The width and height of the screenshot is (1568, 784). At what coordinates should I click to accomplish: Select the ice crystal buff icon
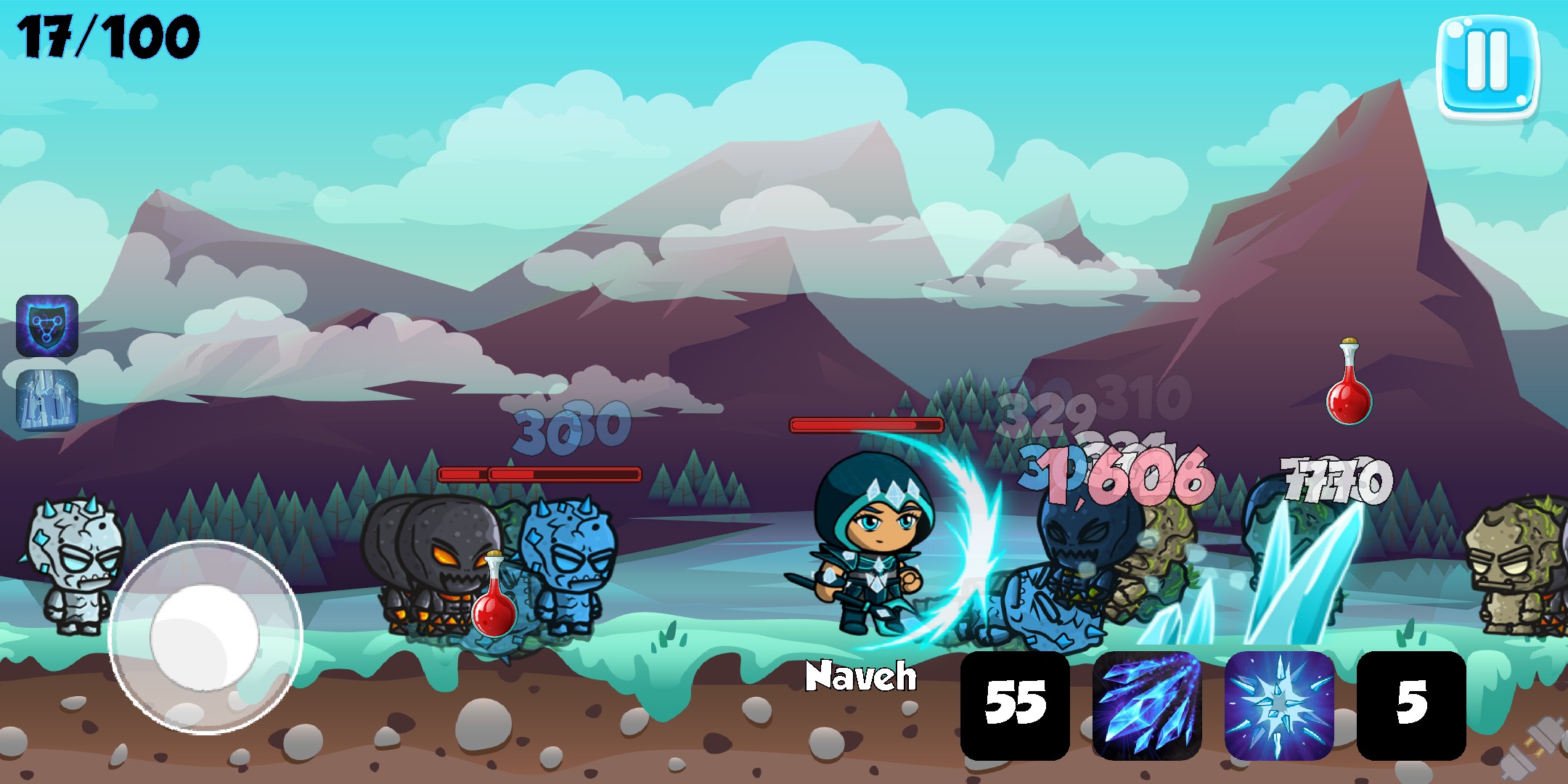coord(47,400)
